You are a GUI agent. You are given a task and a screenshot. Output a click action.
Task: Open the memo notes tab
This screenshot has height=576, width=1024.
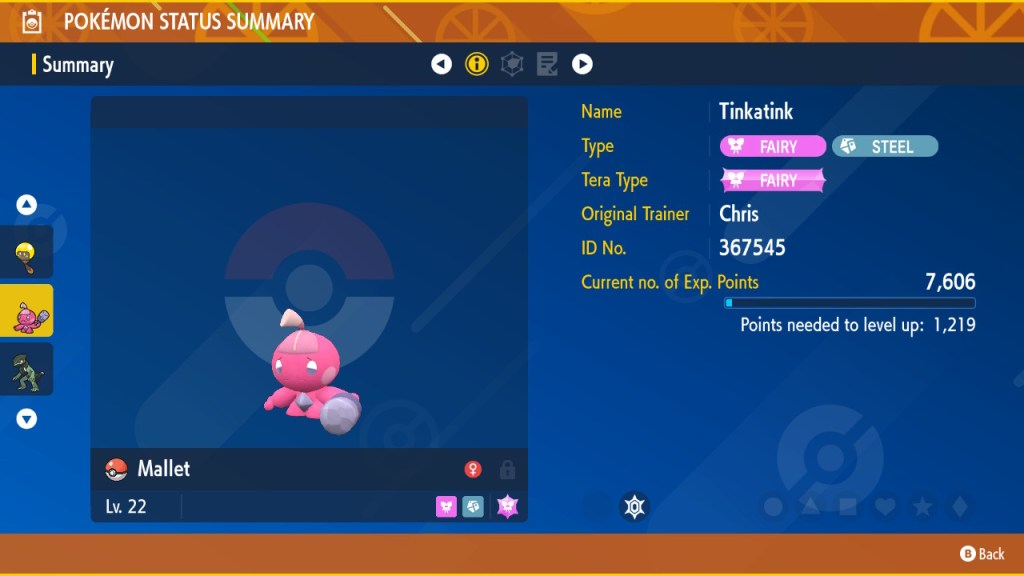click(x=547, y=65)
